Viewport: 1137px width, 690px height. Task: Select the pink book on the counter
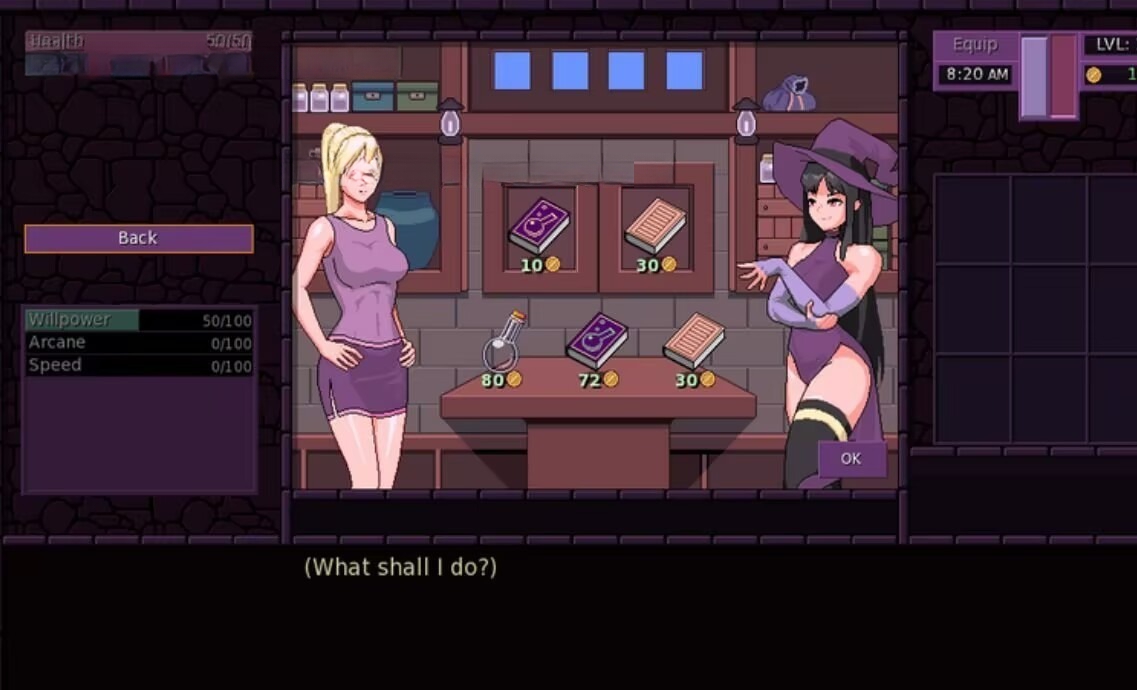click(694, 340)
